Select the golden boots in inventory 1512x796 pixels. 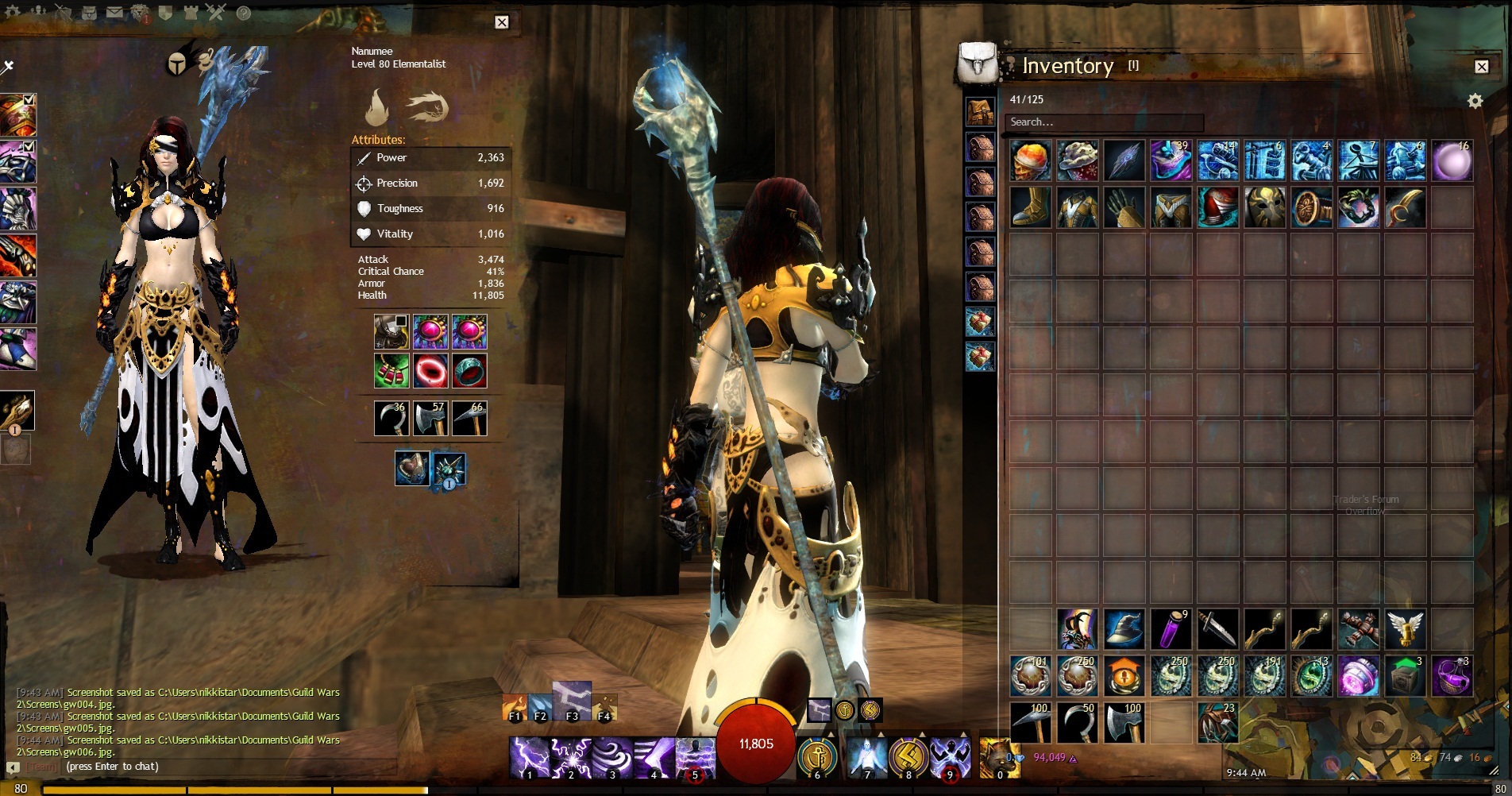click(x=1031, y=208)
